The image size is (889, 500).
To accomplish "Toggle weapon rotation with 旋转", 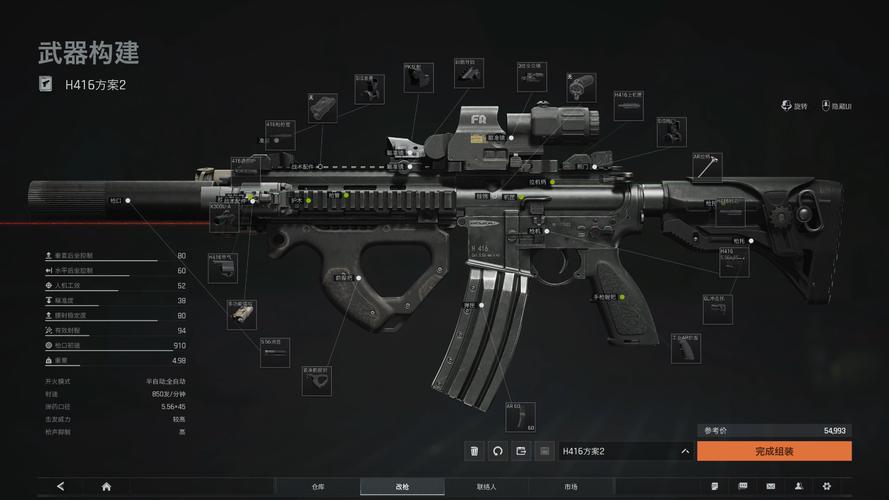I will coord(794,105).
